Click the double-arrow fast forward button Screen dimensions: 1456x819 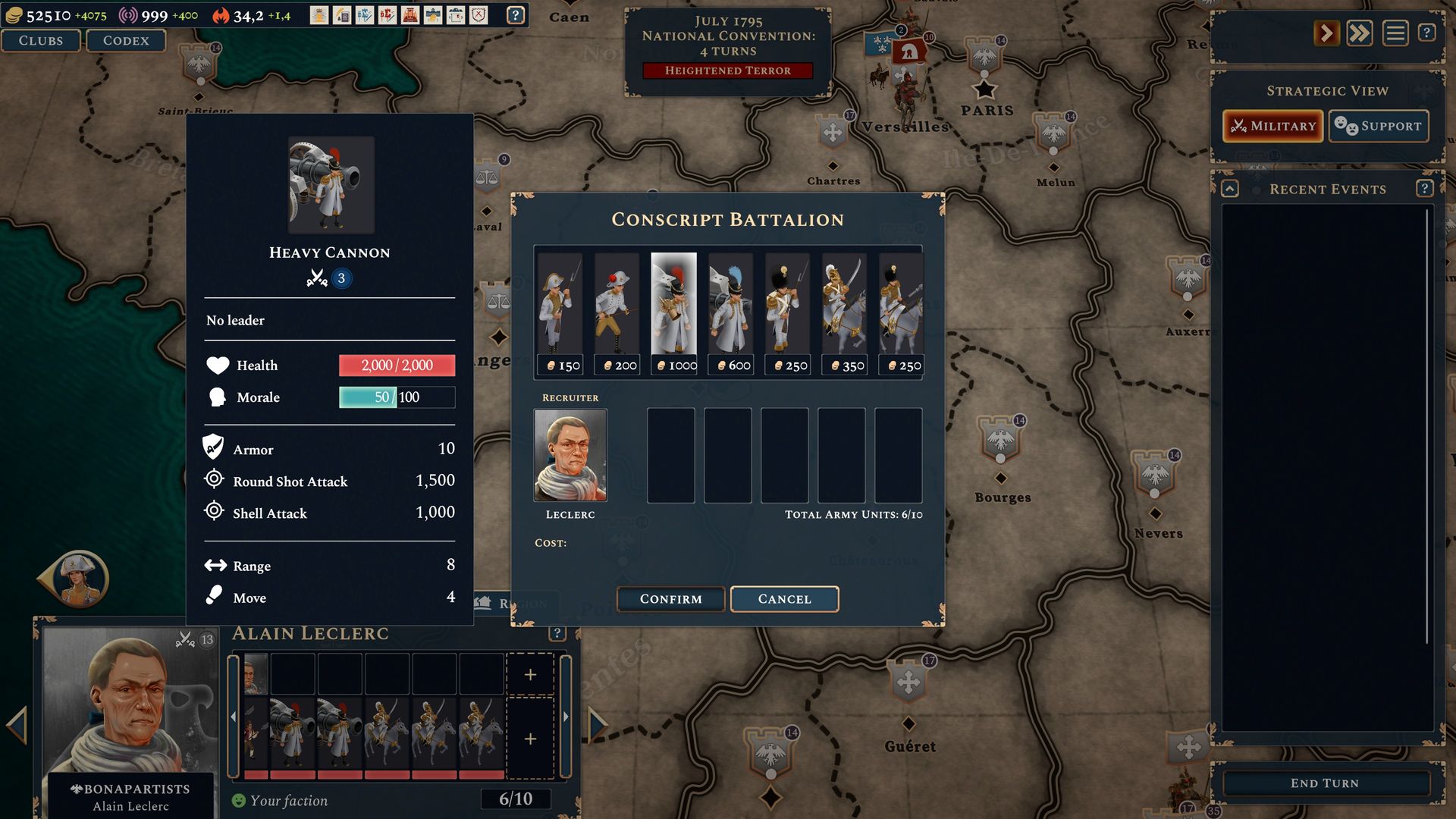(1360, 33)
